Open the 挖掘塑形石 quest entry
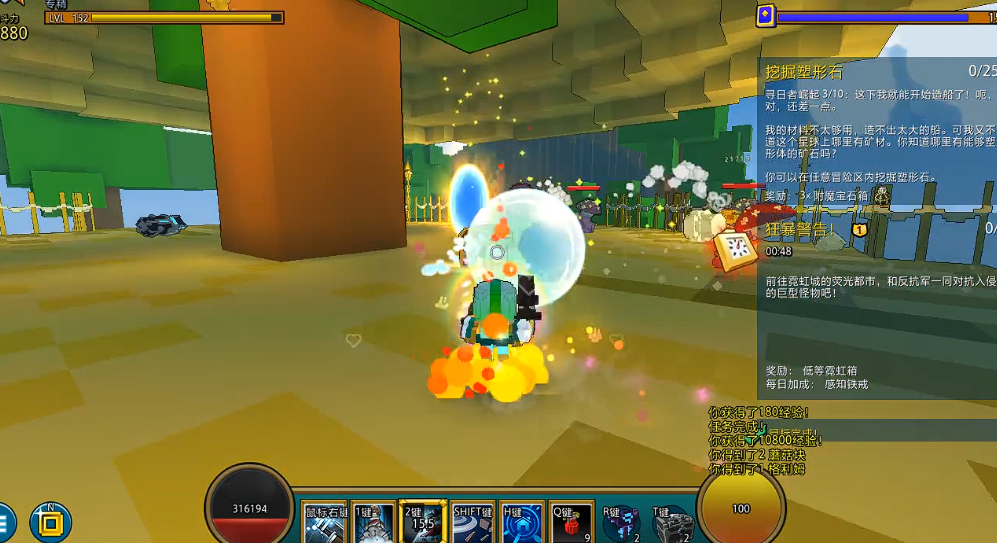The image size is (997, 543). [x=804, y=72]
